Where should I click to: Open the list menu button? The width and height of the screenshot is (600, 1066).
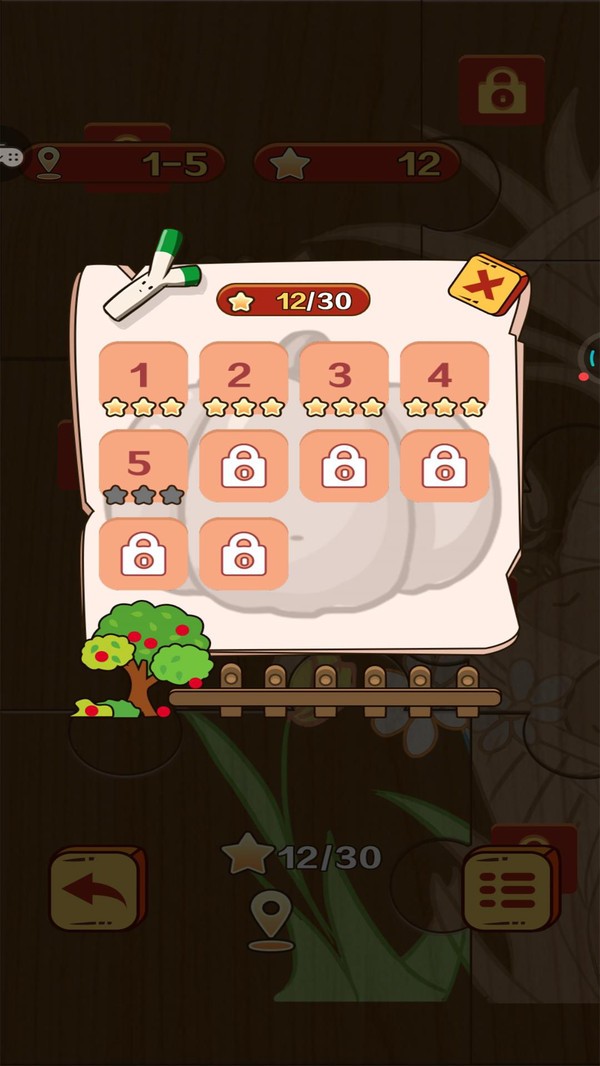509,889
